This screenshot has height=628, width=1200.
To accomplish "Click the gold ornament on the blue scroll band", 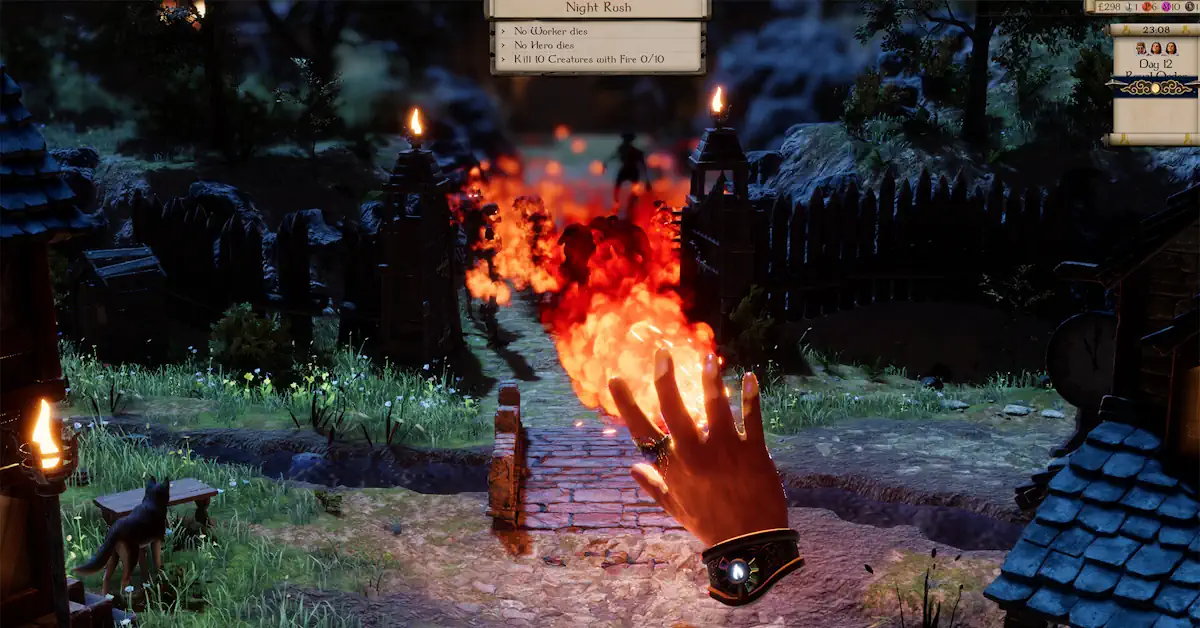I will click(1154, 87).
